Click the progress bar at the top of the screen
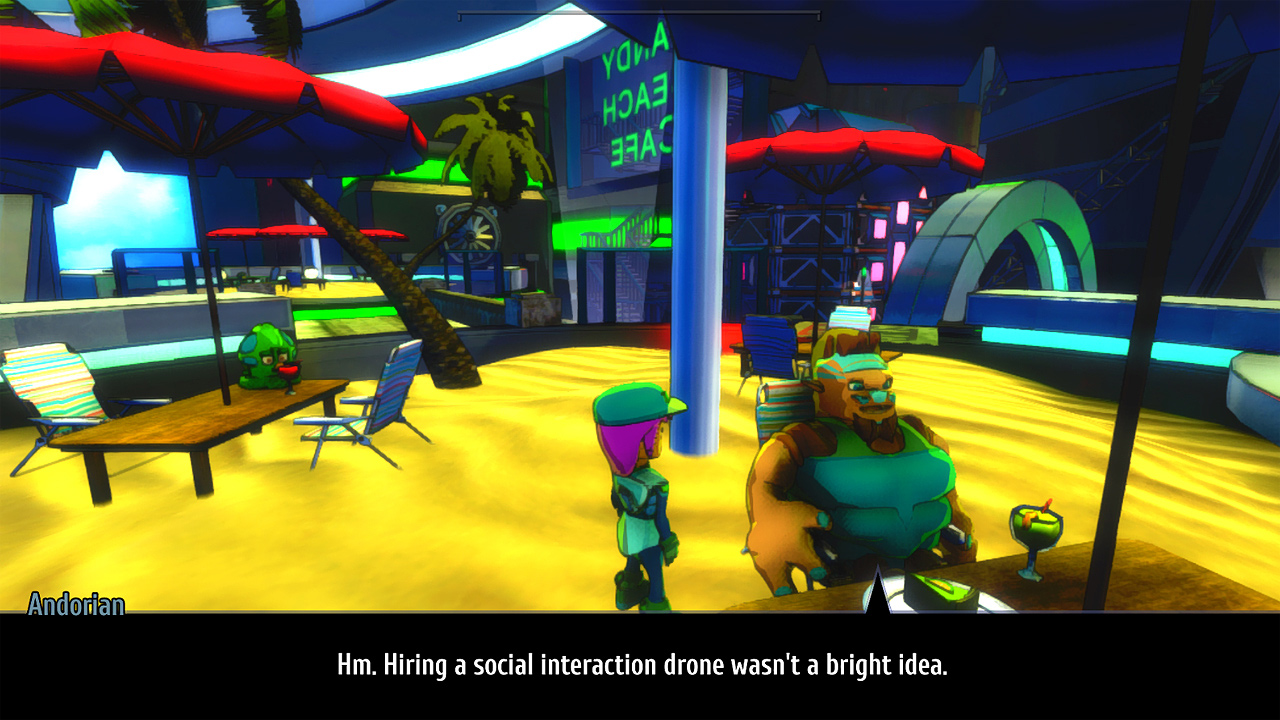Viewport: 1280px width, 720px height. point(640,14)
